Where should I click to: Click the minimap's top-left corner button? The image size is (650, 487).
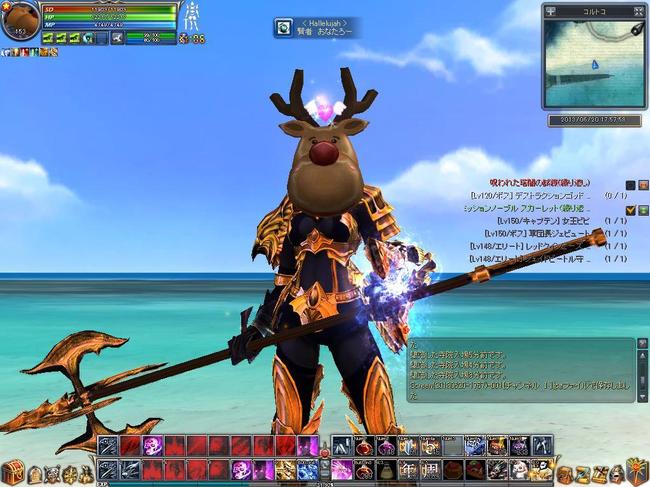click(x=550, y=11)
